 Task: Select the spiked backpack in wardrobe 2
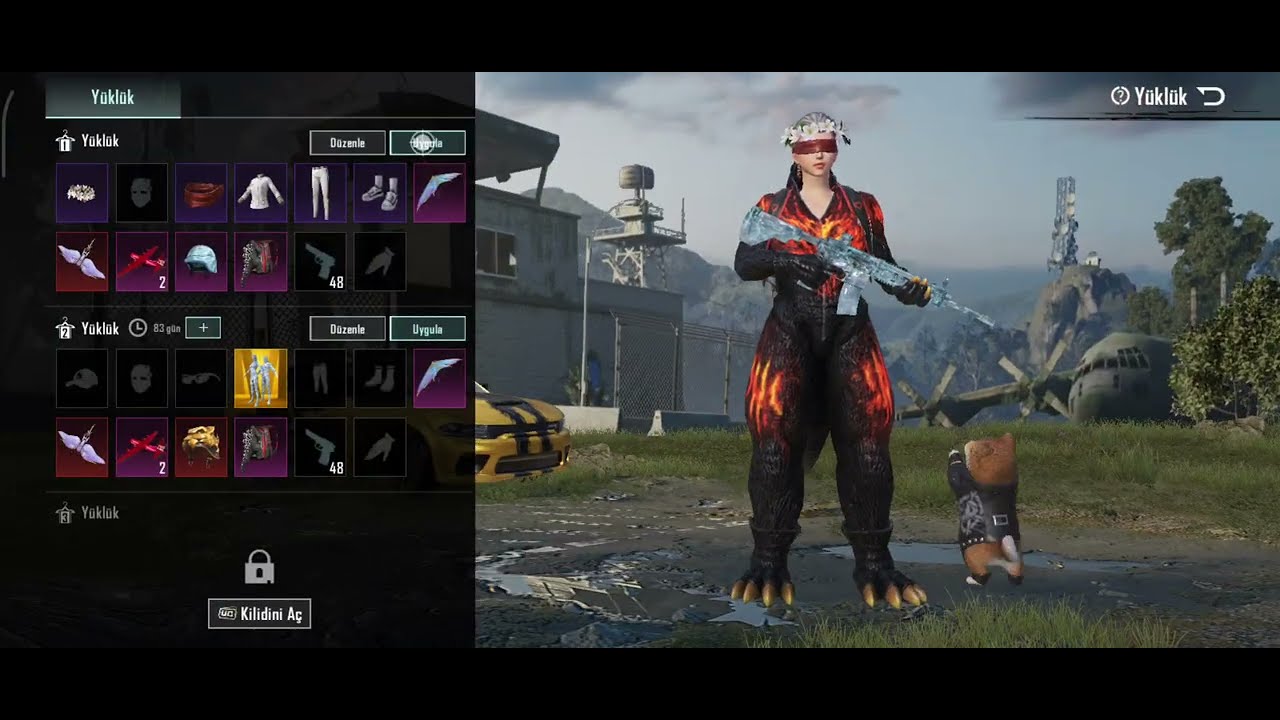(260, 447)
